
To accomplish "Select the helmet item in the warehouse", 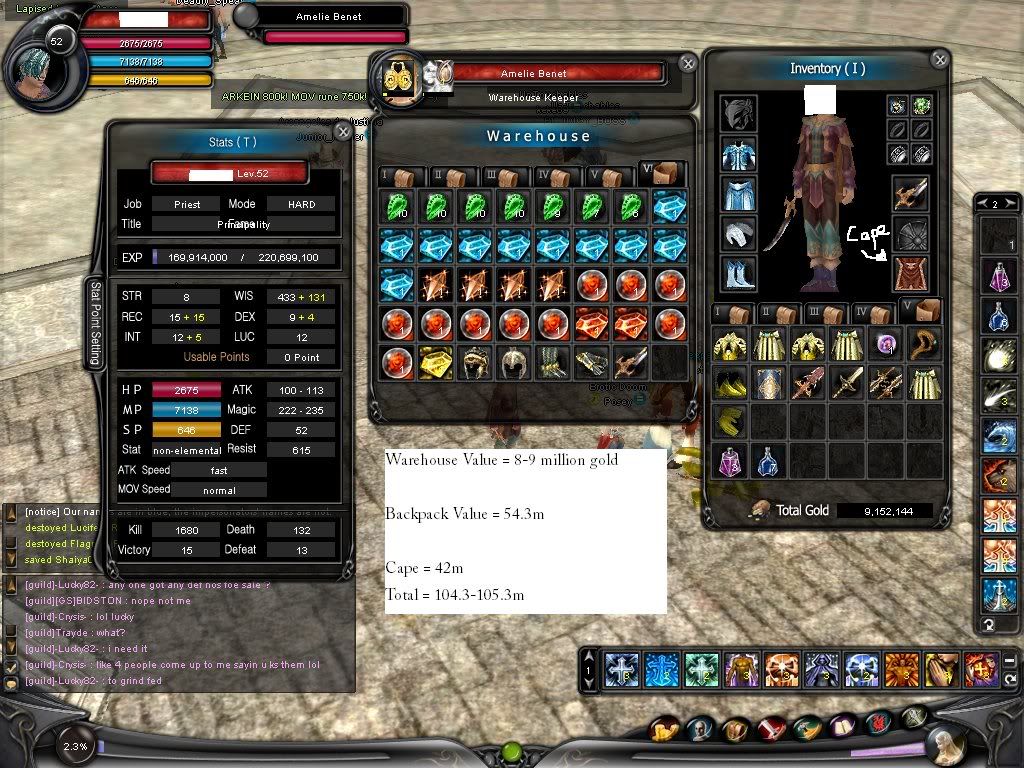I will point(512,362).
